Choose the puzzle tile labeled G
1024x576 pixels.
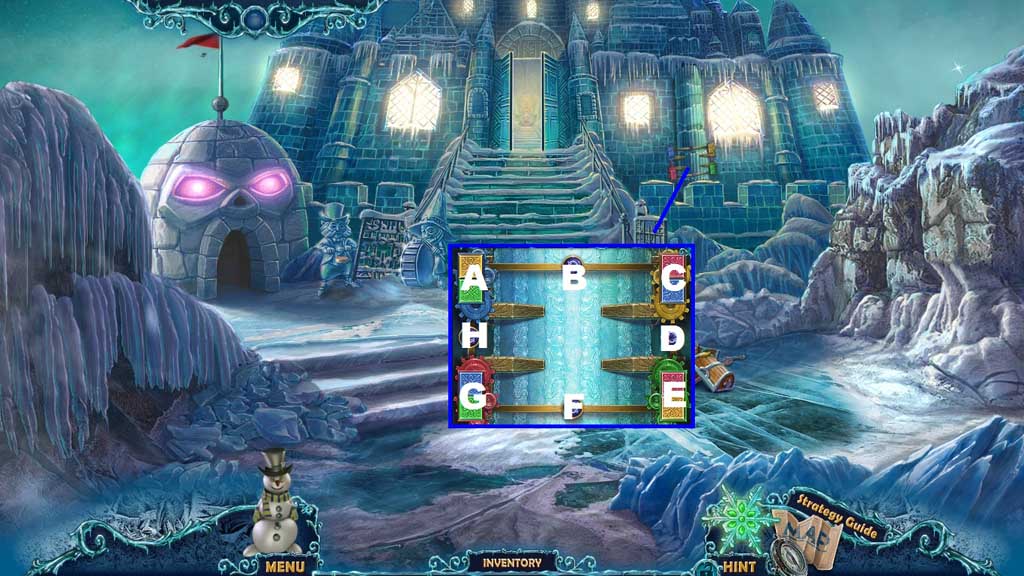pos(475,396)
